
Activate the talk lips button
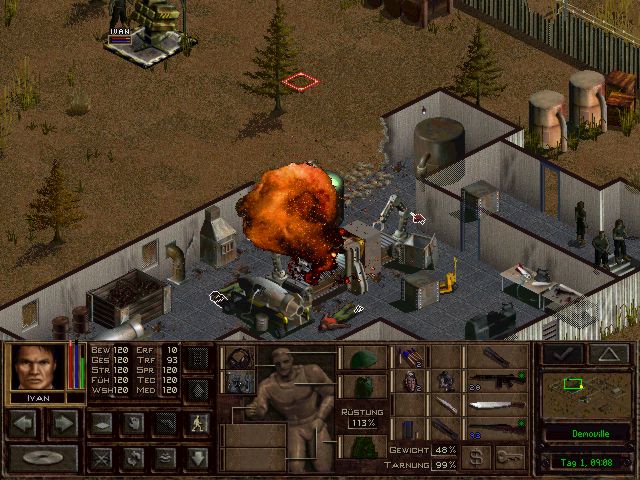click(164, 459)
